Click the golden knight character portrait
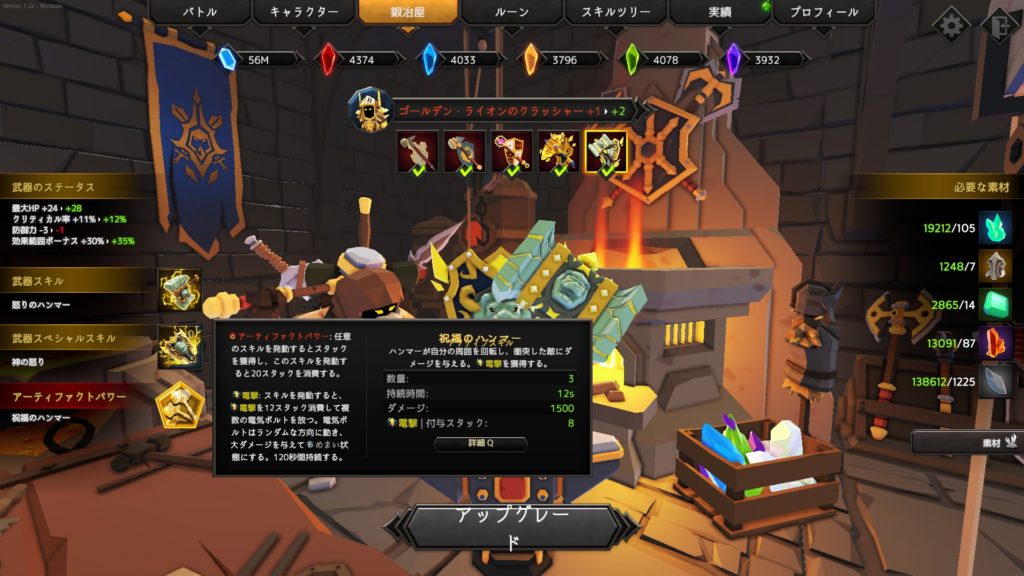 [x=369, y=110]
